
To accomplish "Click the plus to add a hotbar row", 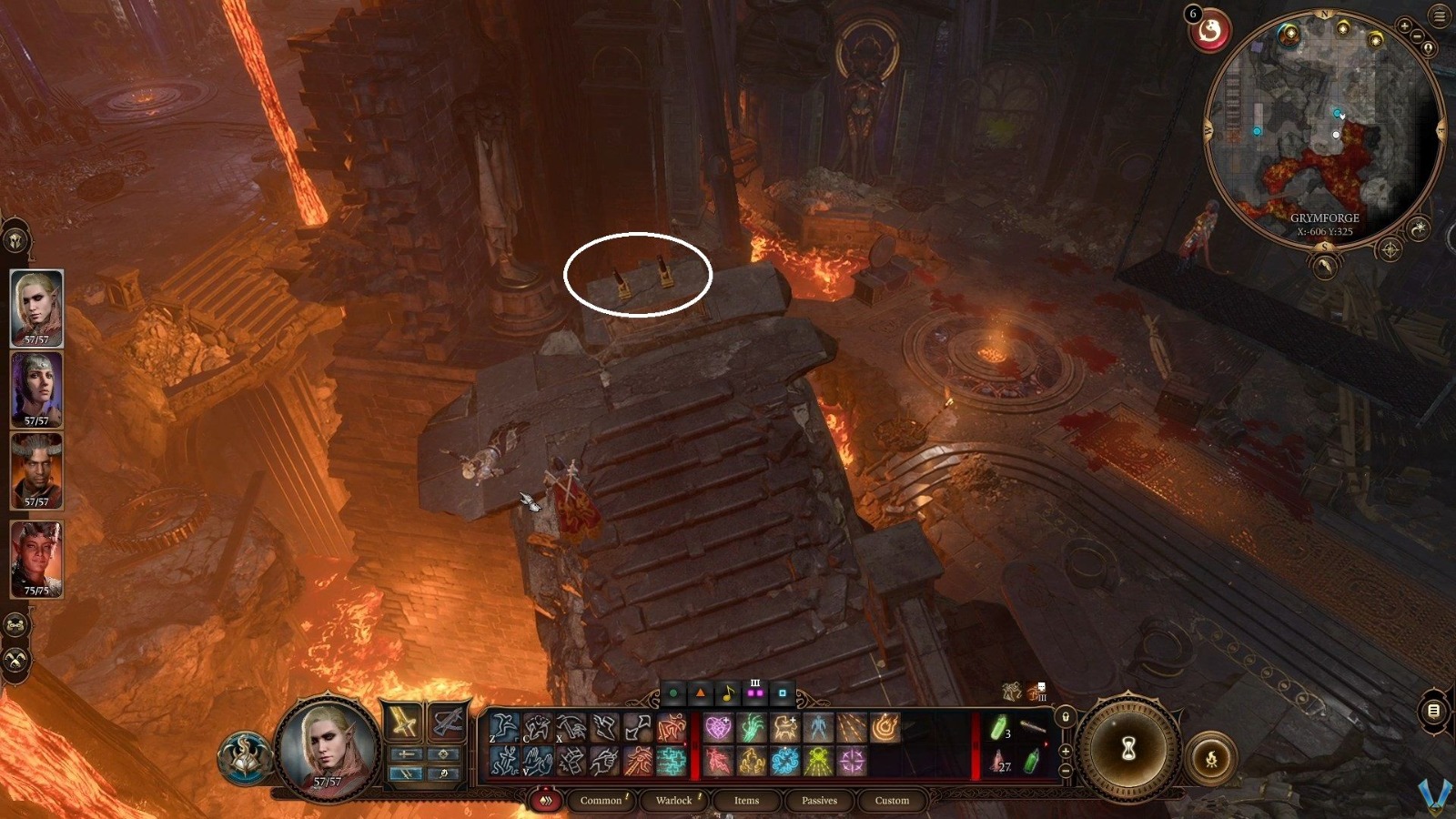I will (1065, 751).
